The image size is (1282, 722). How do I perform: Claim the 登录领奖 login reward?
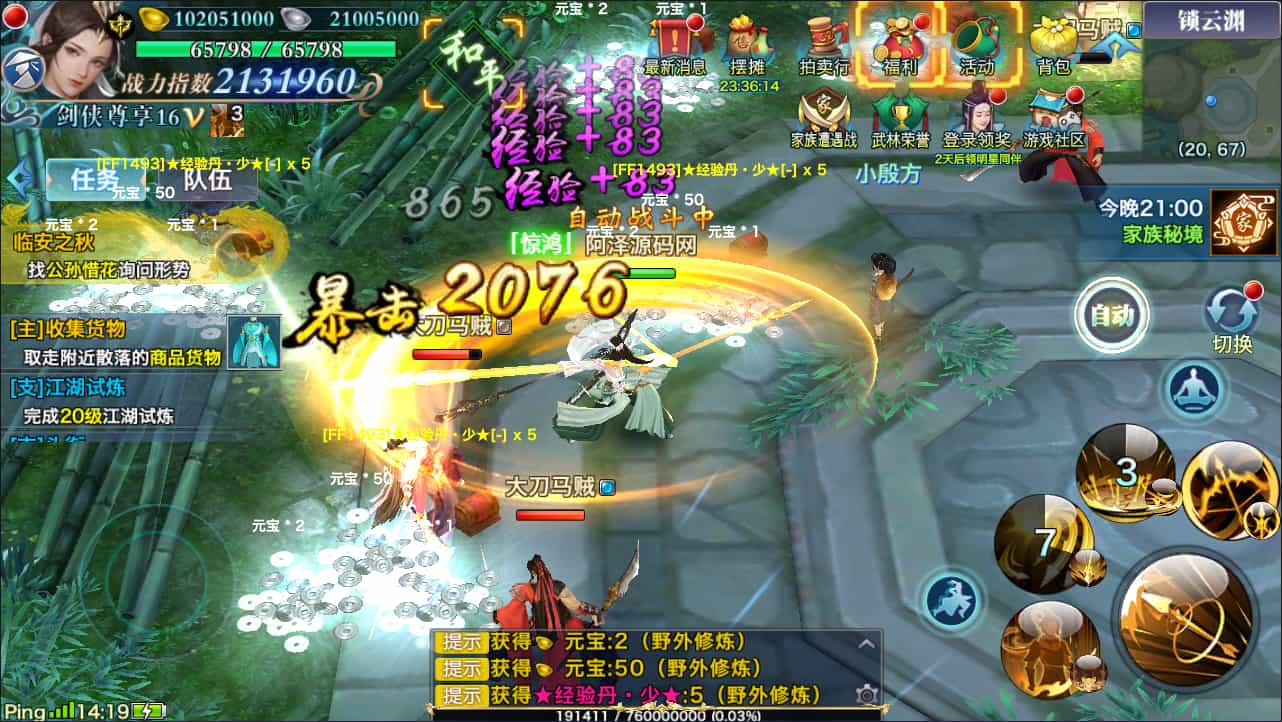pyautogui.click(x=977, y=118)
